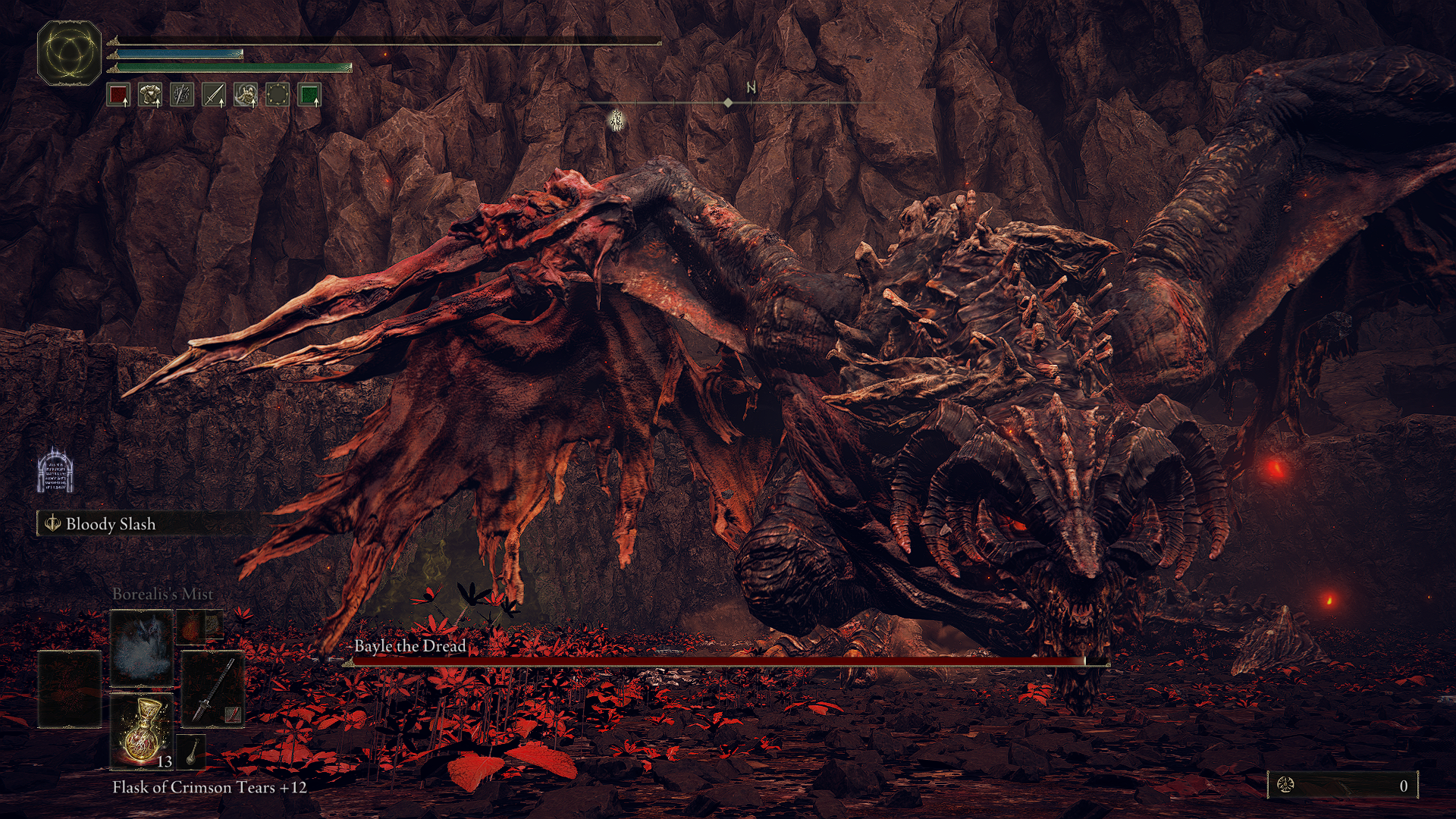The image size is (1456, 819).
Task: Select the Flask of Crimson Tears slot
Action: (x=142, y=732)
